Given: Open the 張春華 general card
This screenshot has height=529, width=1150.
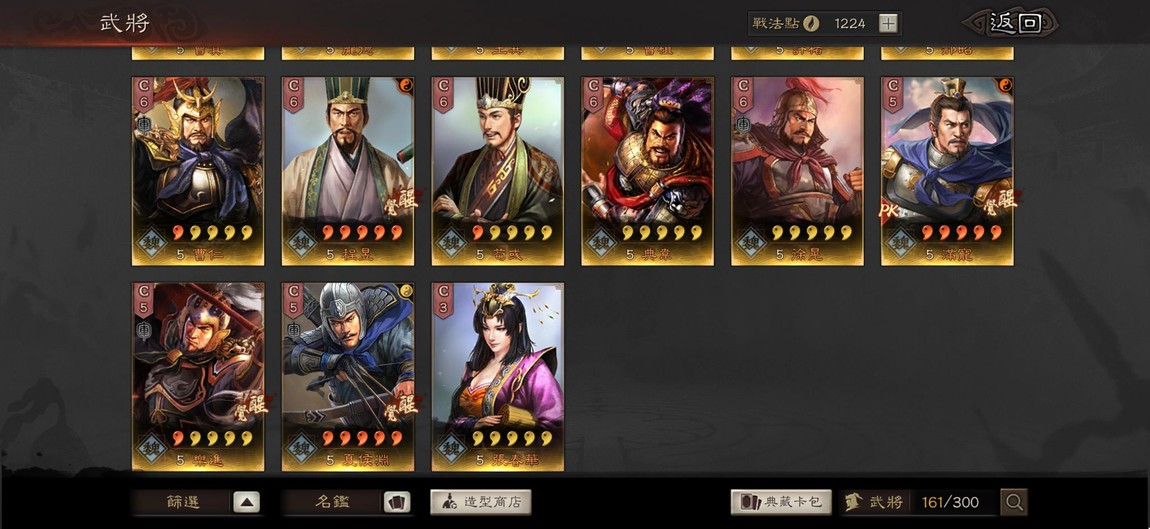Looking at the screenshot, I should pyautogui.click(x=498, y=376).
